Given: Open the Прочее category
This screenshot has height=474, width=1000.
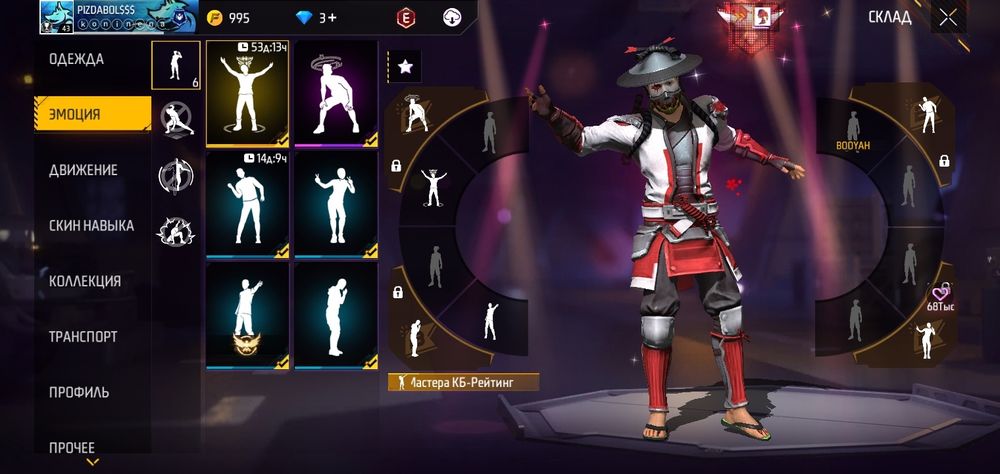Looking at the screenshot, I should 72,447.
